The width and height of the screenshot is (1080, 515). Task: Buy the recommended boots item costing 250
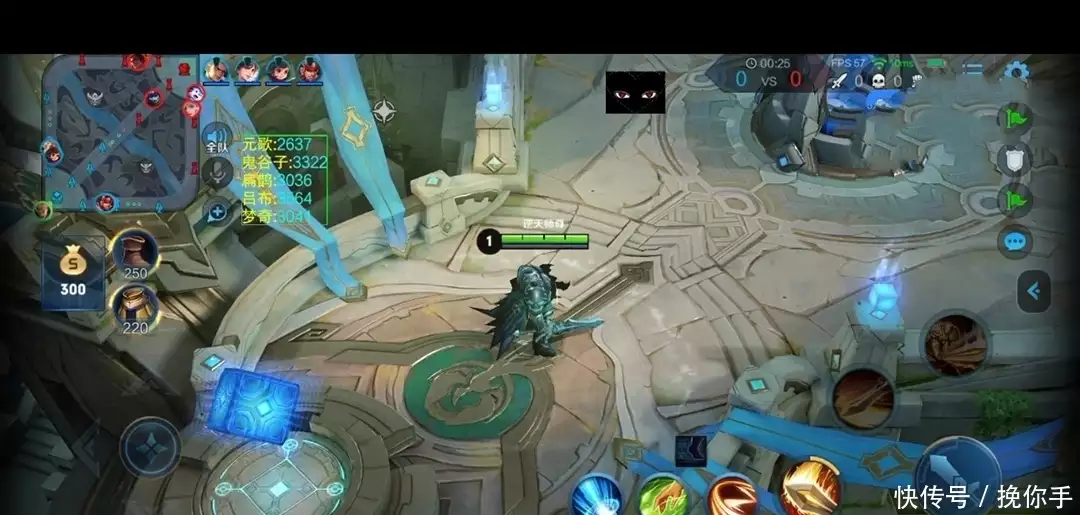pyautogui.click(x=135, y=254)
